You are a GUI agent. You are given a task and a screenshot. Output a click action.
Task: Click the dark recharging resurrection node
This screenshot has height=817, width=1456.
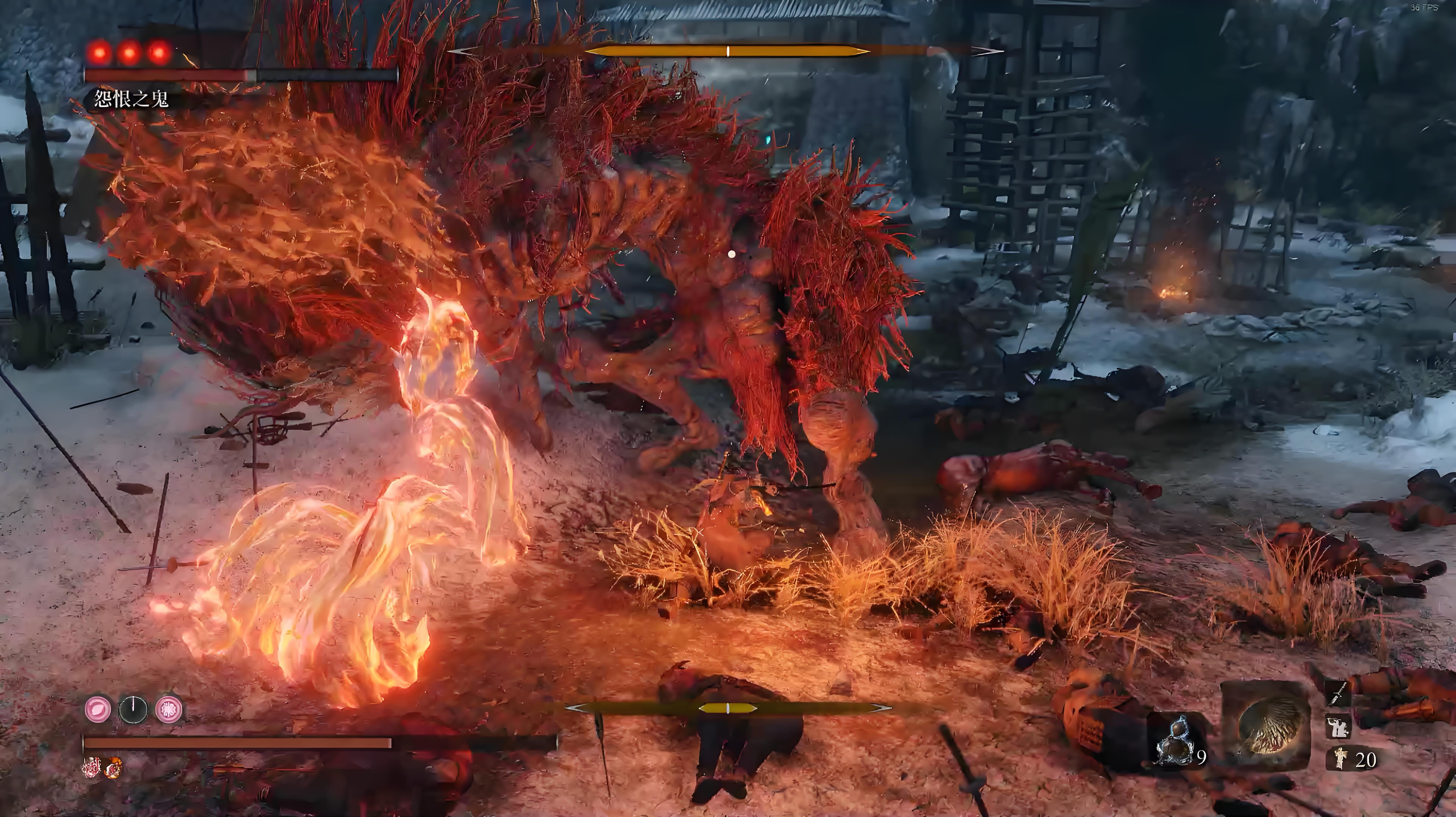tap(133, 709)
